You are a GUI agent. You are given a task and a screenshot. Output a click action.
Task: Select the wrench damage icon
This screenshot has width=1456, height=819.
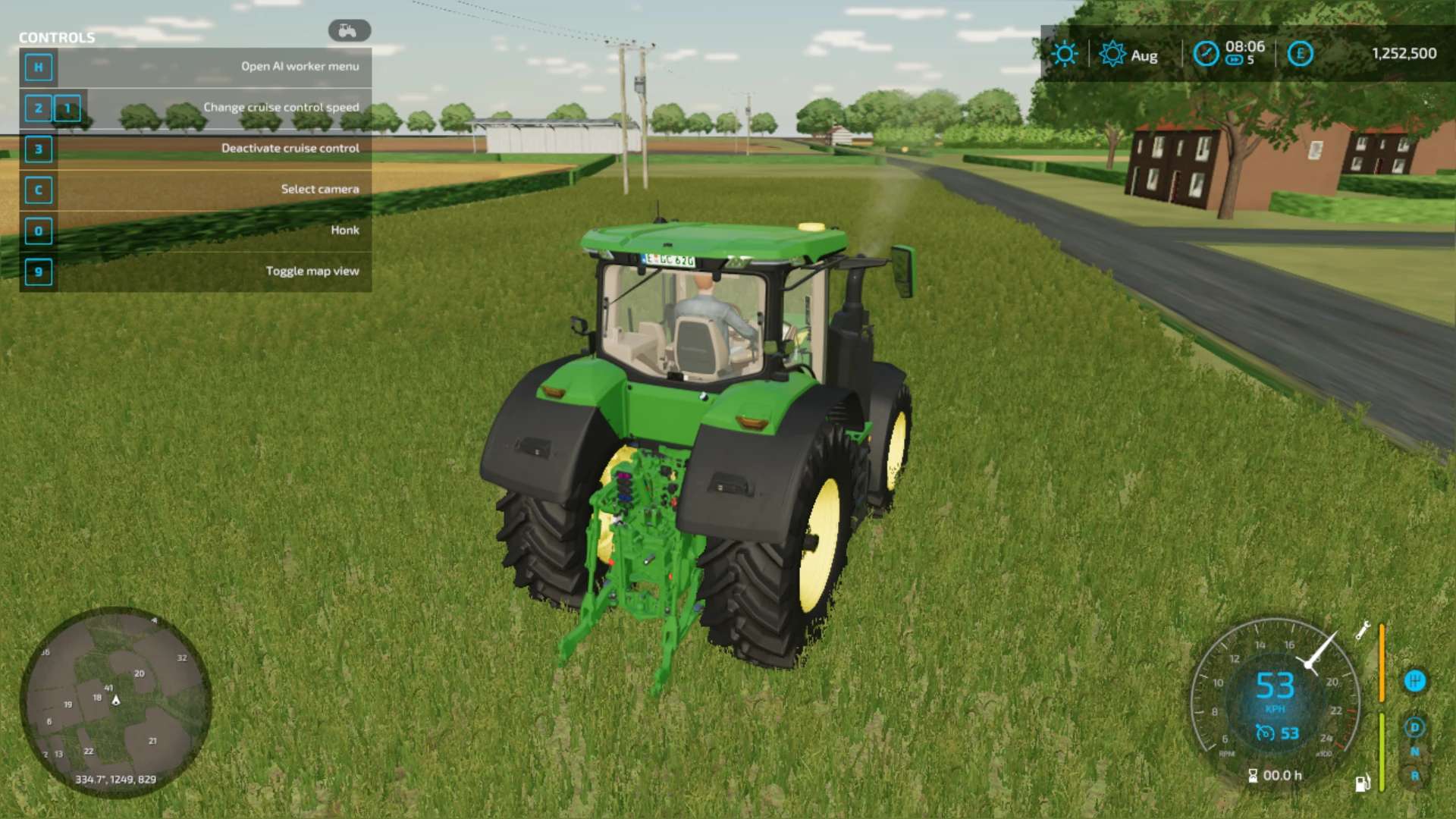(x=1363, y=630)
